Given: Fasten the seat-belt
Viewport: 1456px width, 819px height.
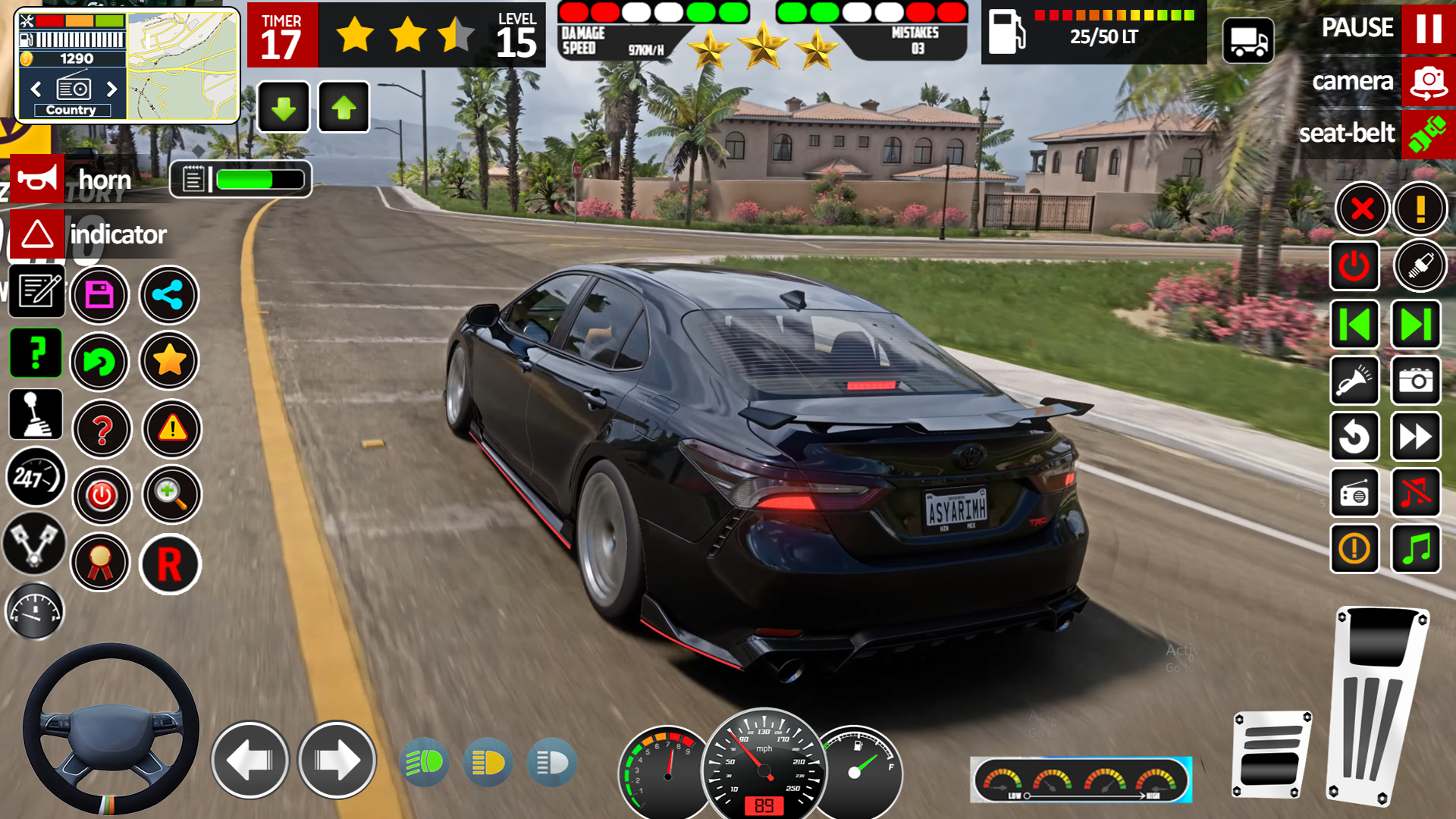Looking at the screenshot, I should [x=1427, y=133].
